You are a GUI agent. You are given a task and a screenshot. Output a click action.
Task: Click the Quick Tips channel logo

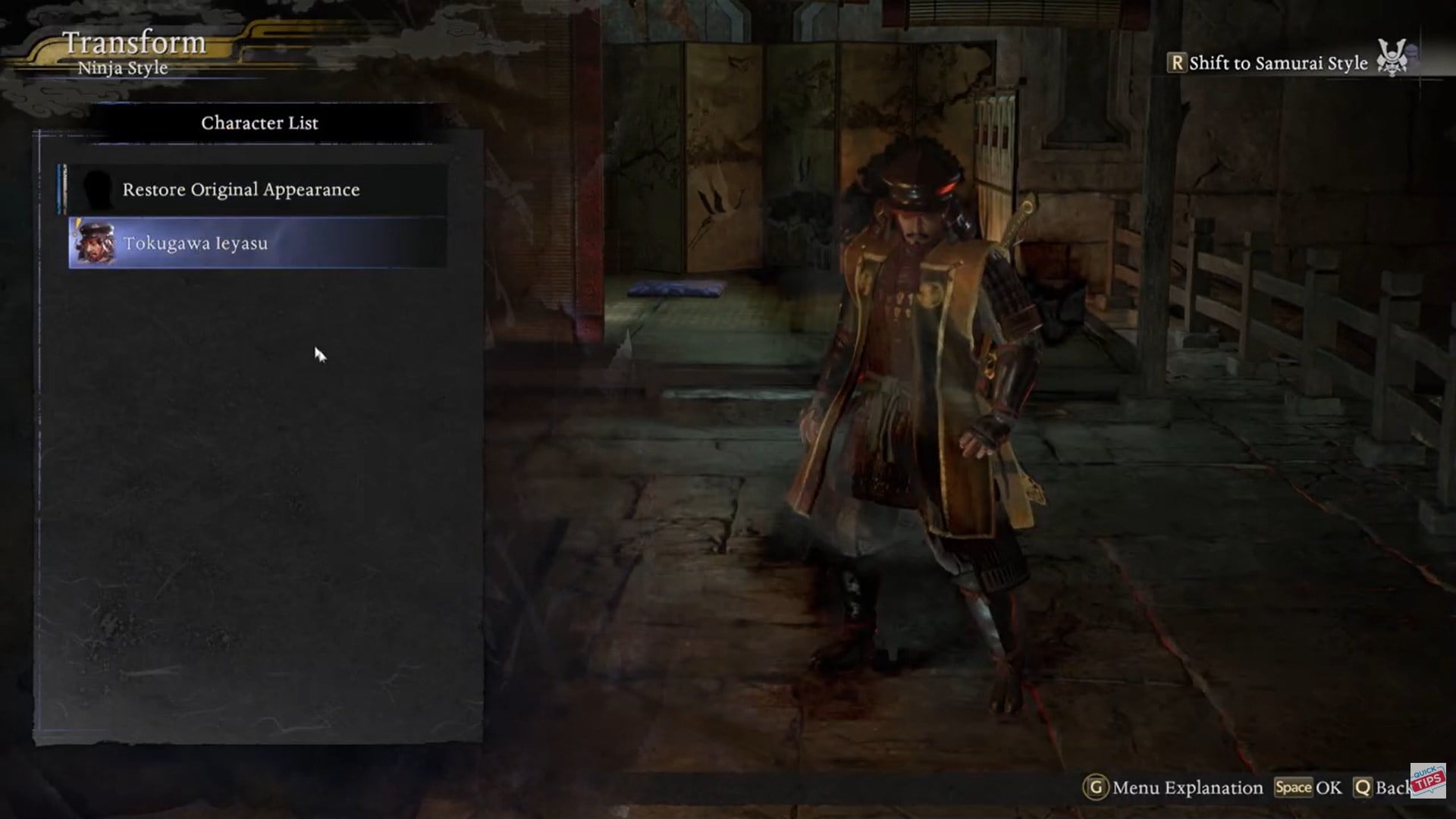tap(1428, 780)
